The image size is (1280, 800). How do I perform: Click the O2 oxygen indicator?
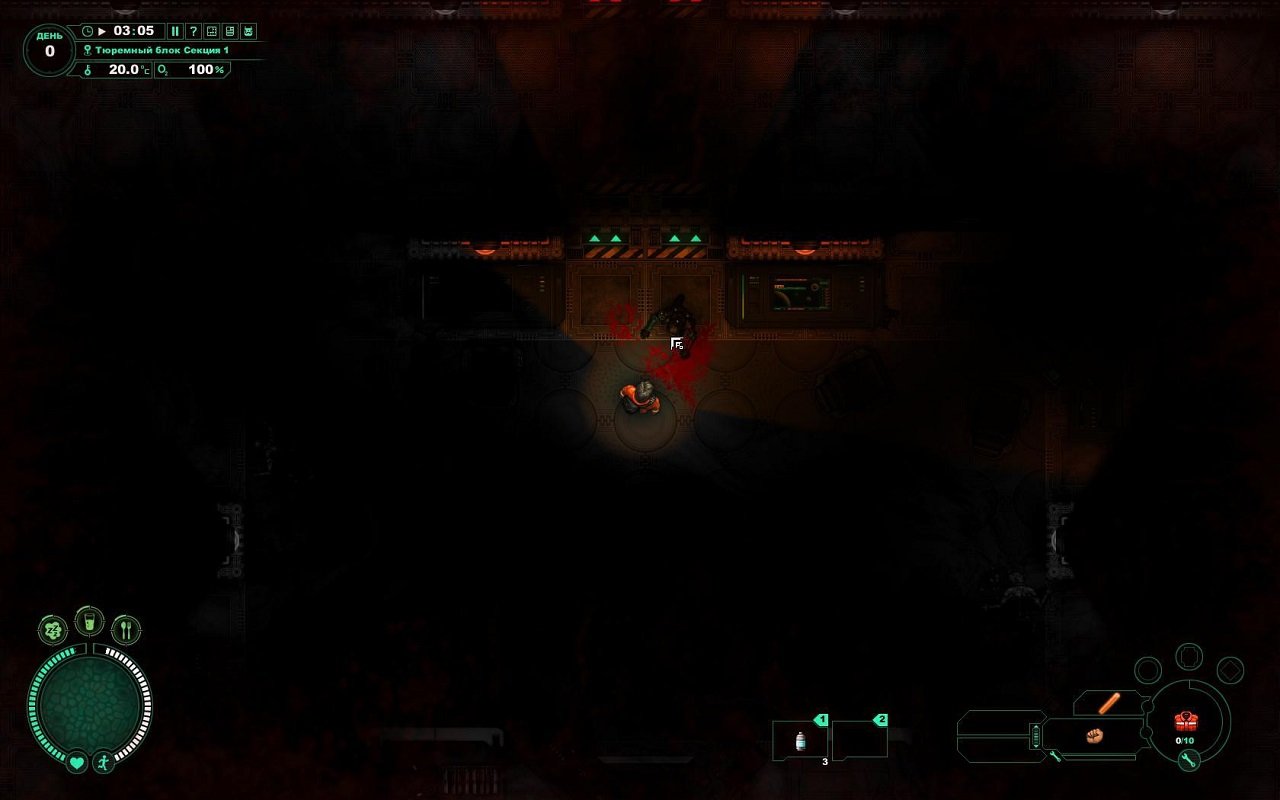point(165,70)
